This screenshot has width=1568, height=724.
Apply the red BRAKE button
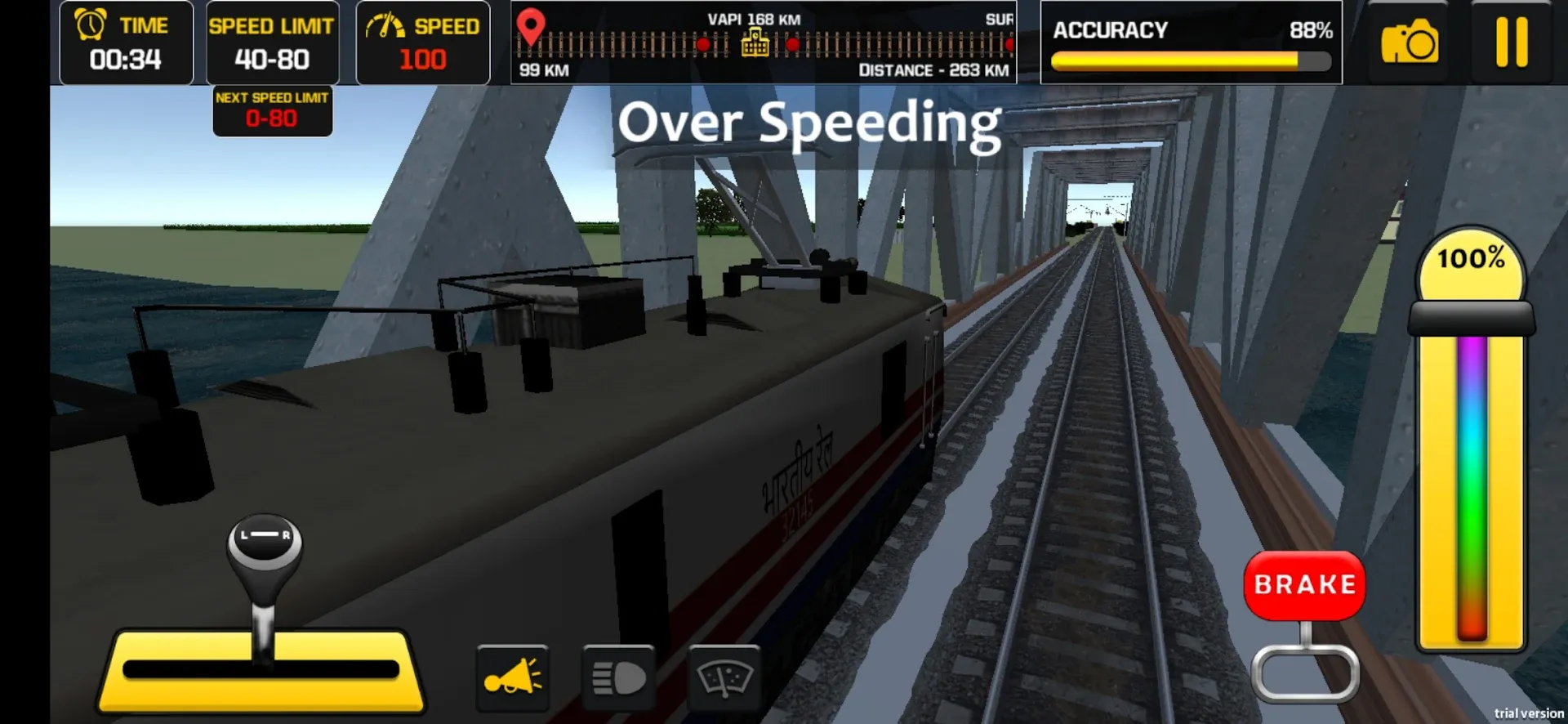coord(1304,585)
